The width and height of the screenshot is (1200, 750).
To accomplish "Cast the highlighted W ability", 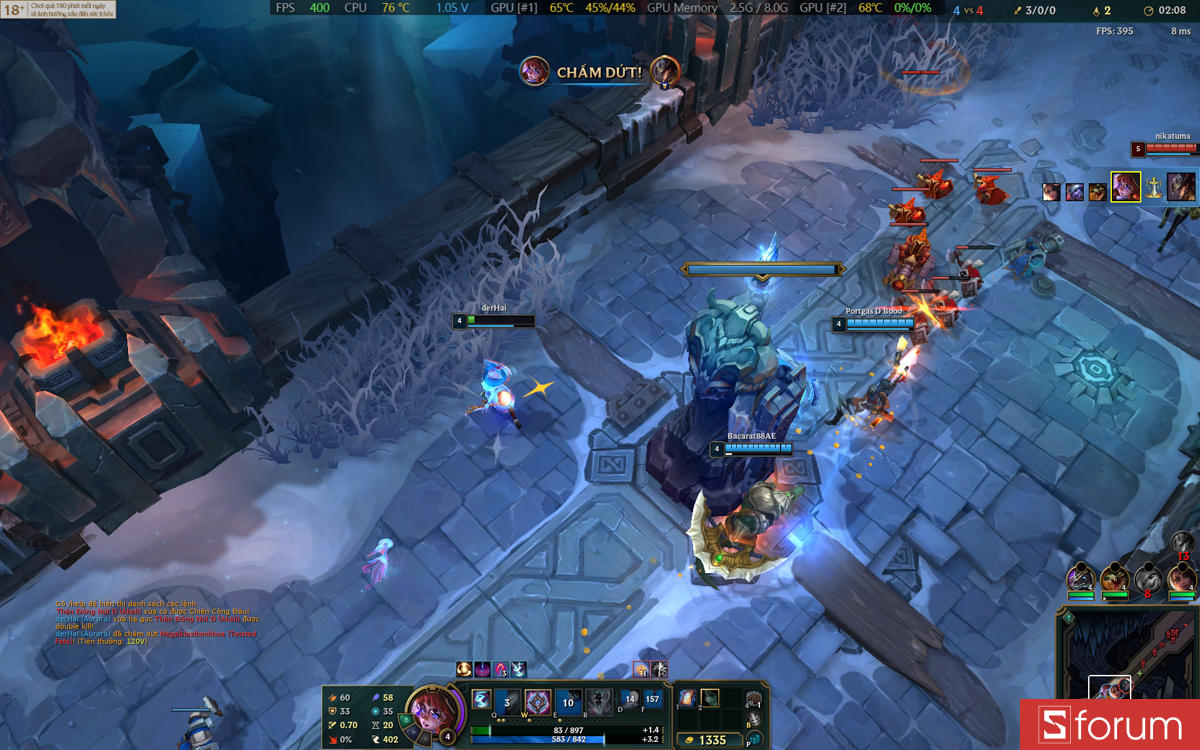I will click(x=538, y=701).
